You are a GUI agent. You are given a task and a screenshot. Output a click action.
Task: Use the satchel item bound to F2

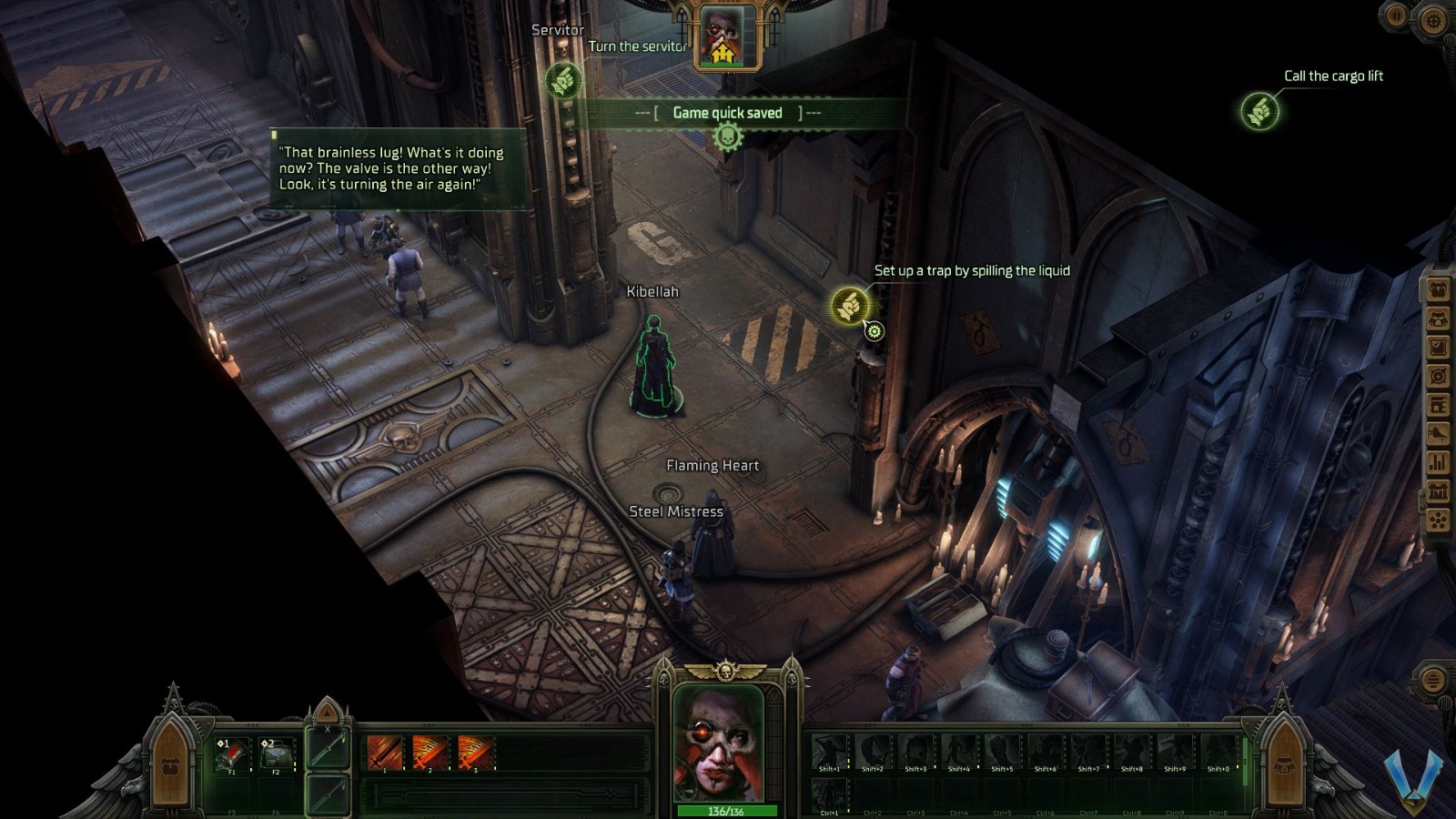coord(278,753)
